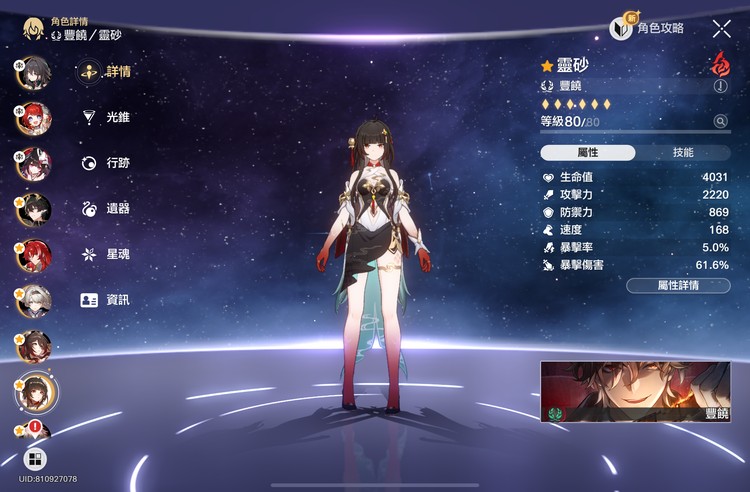Switch to the 技能 skills tab
750x492 pixels.
pyautogui.click(x=682, y=153)
